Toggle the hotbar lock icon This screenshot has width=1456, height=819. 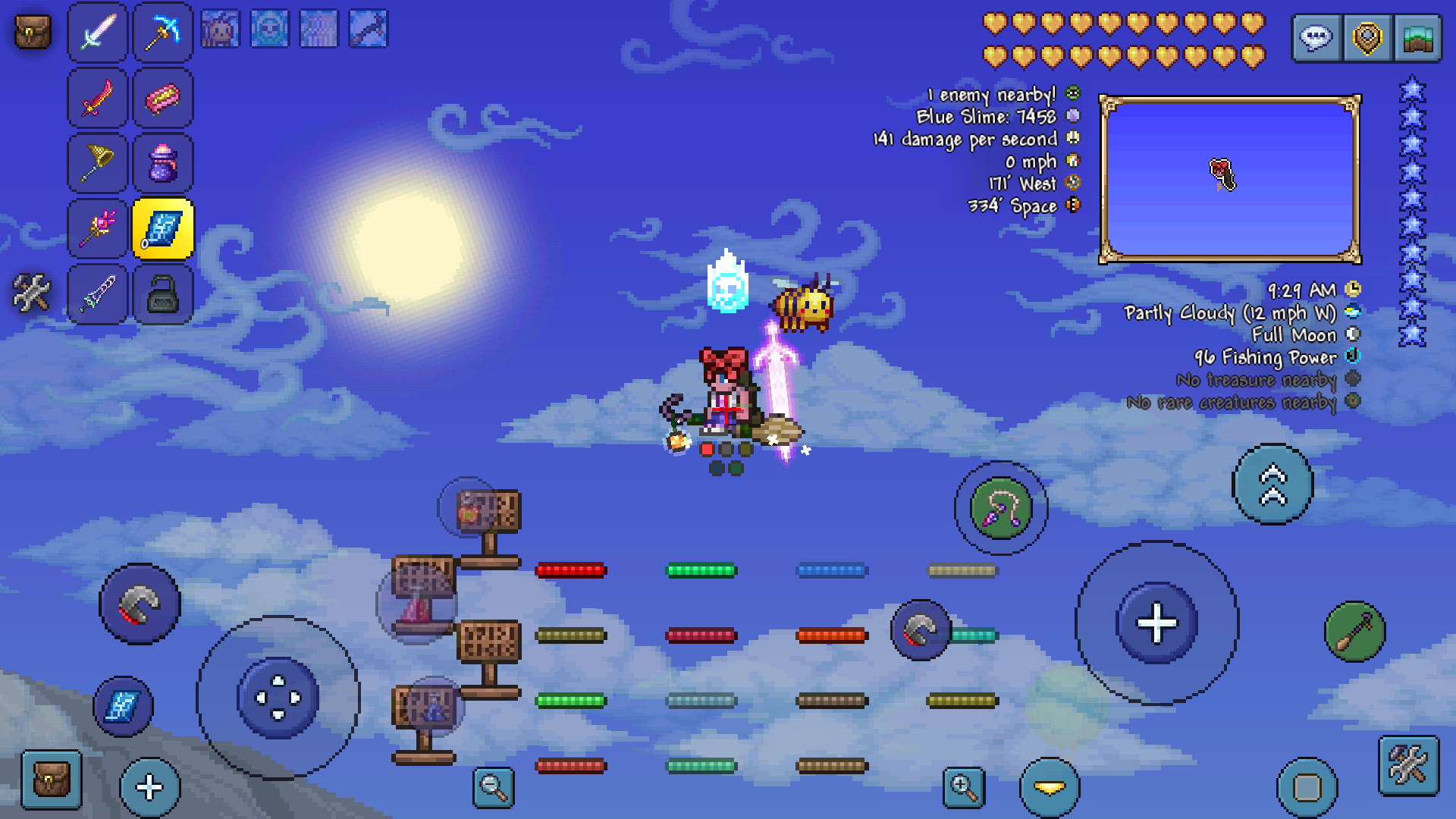tap(163, 294)
